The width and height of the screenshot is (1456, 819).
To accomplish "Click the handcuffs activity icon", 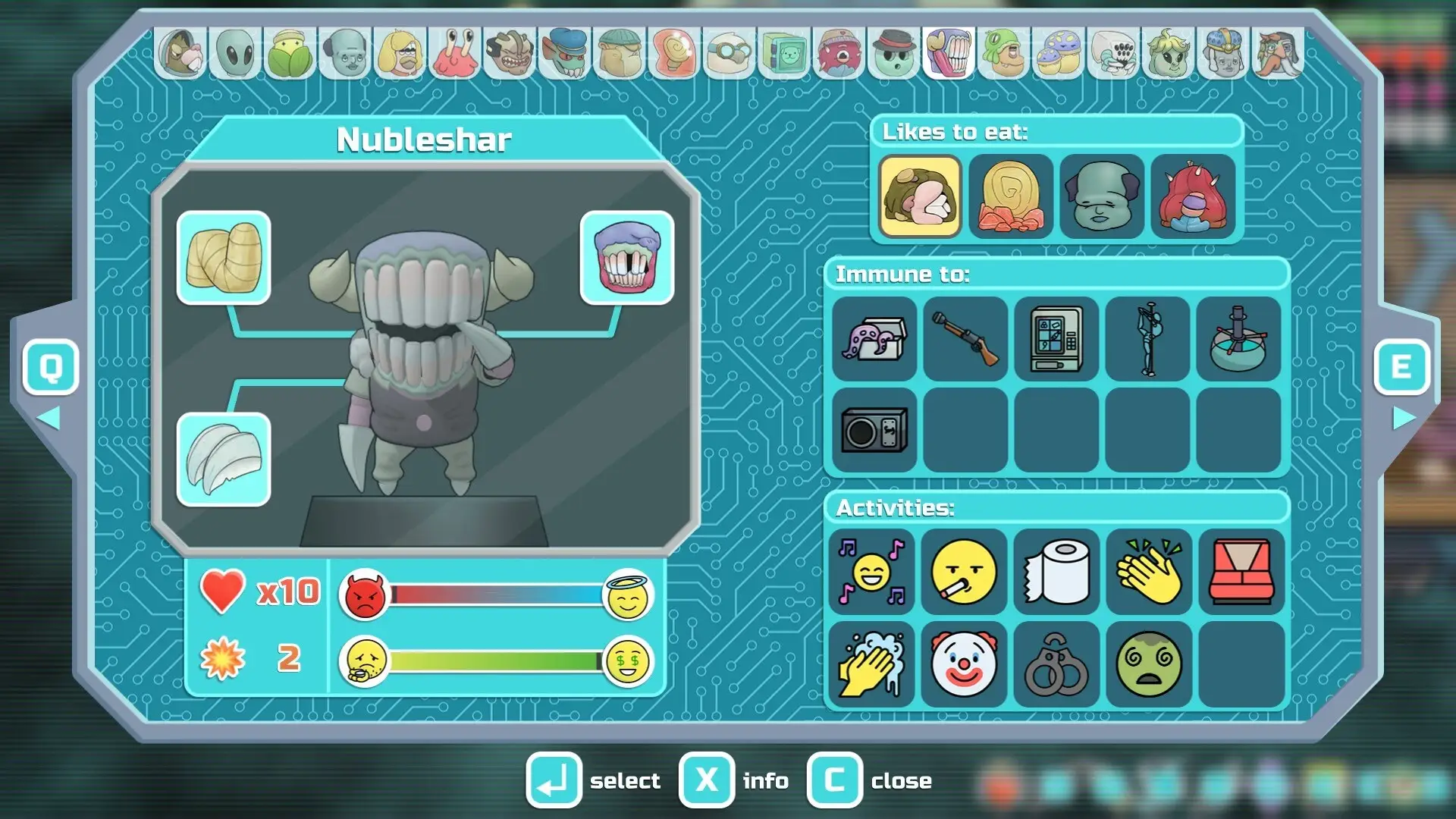I will [1056, 664].
